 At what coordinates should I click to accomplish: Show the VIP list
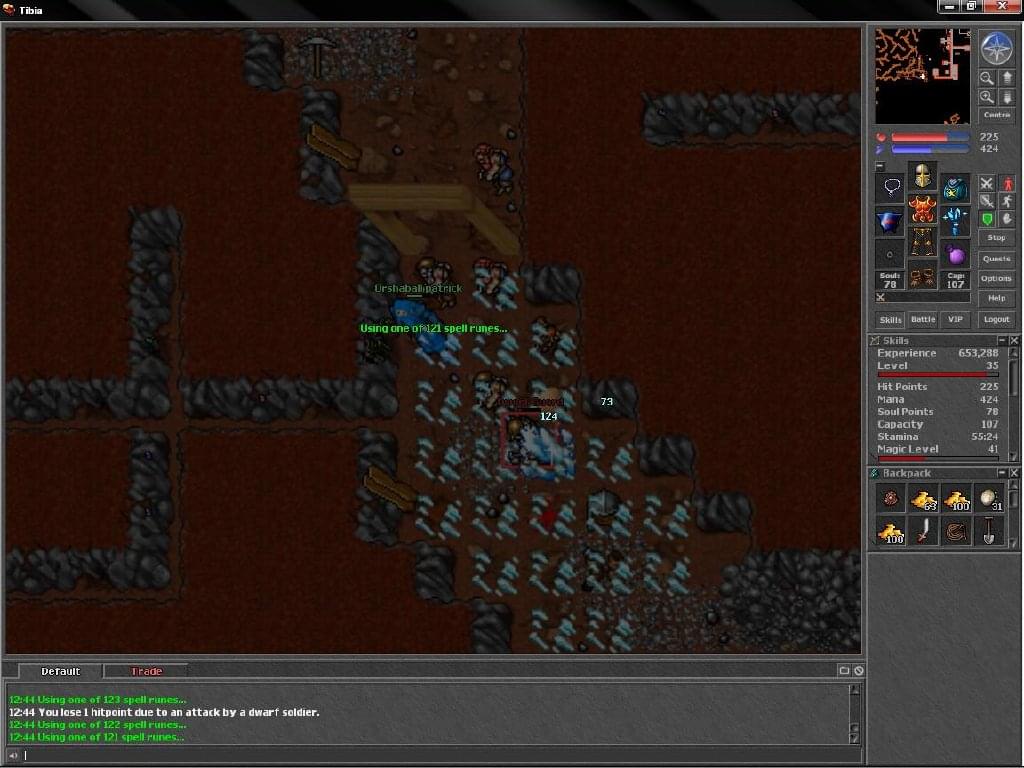[955, 320]
